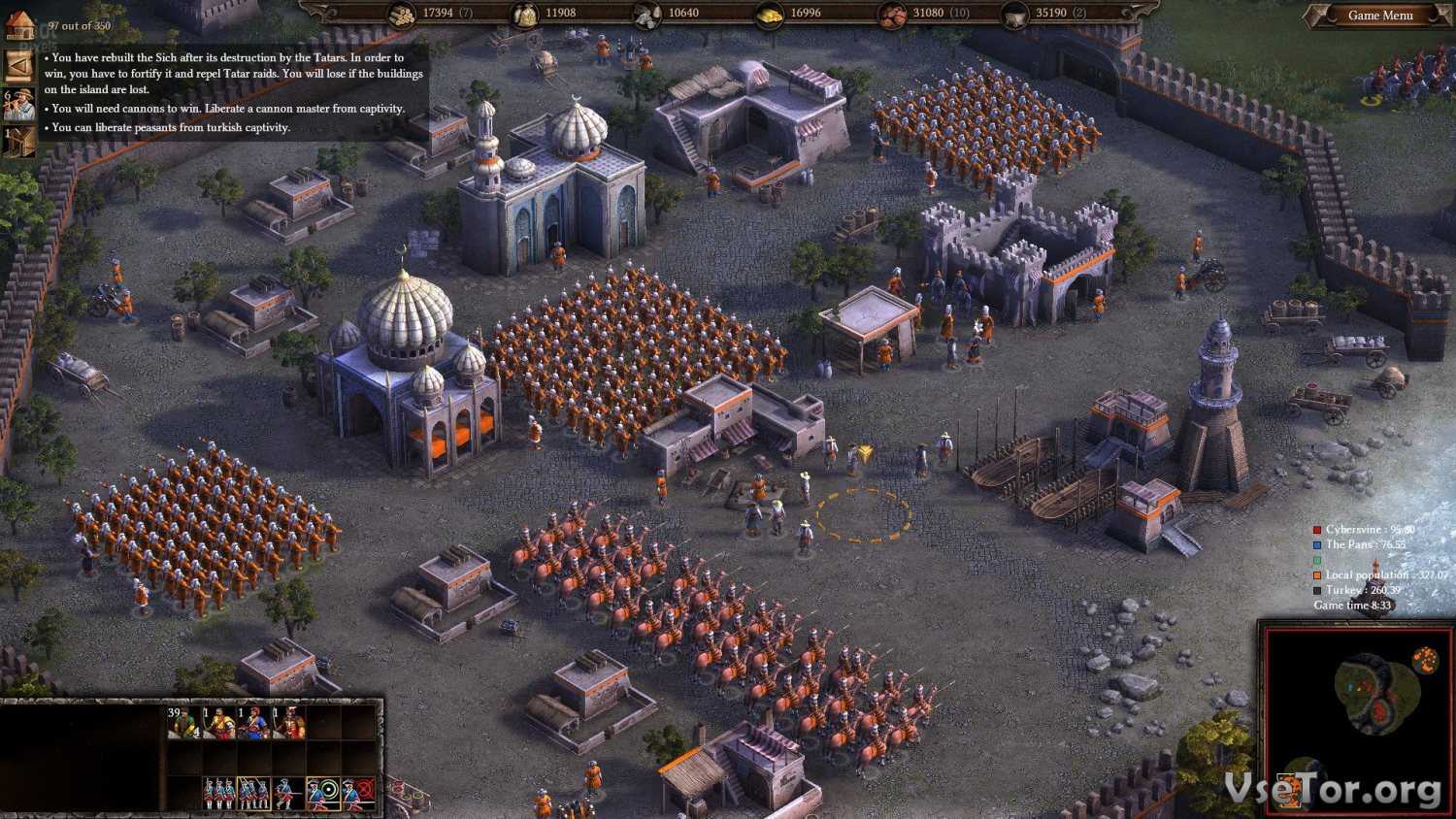Collapse the objectives with the arrow button
Viewport: 1456px width, 819px height.
[19, 65]
